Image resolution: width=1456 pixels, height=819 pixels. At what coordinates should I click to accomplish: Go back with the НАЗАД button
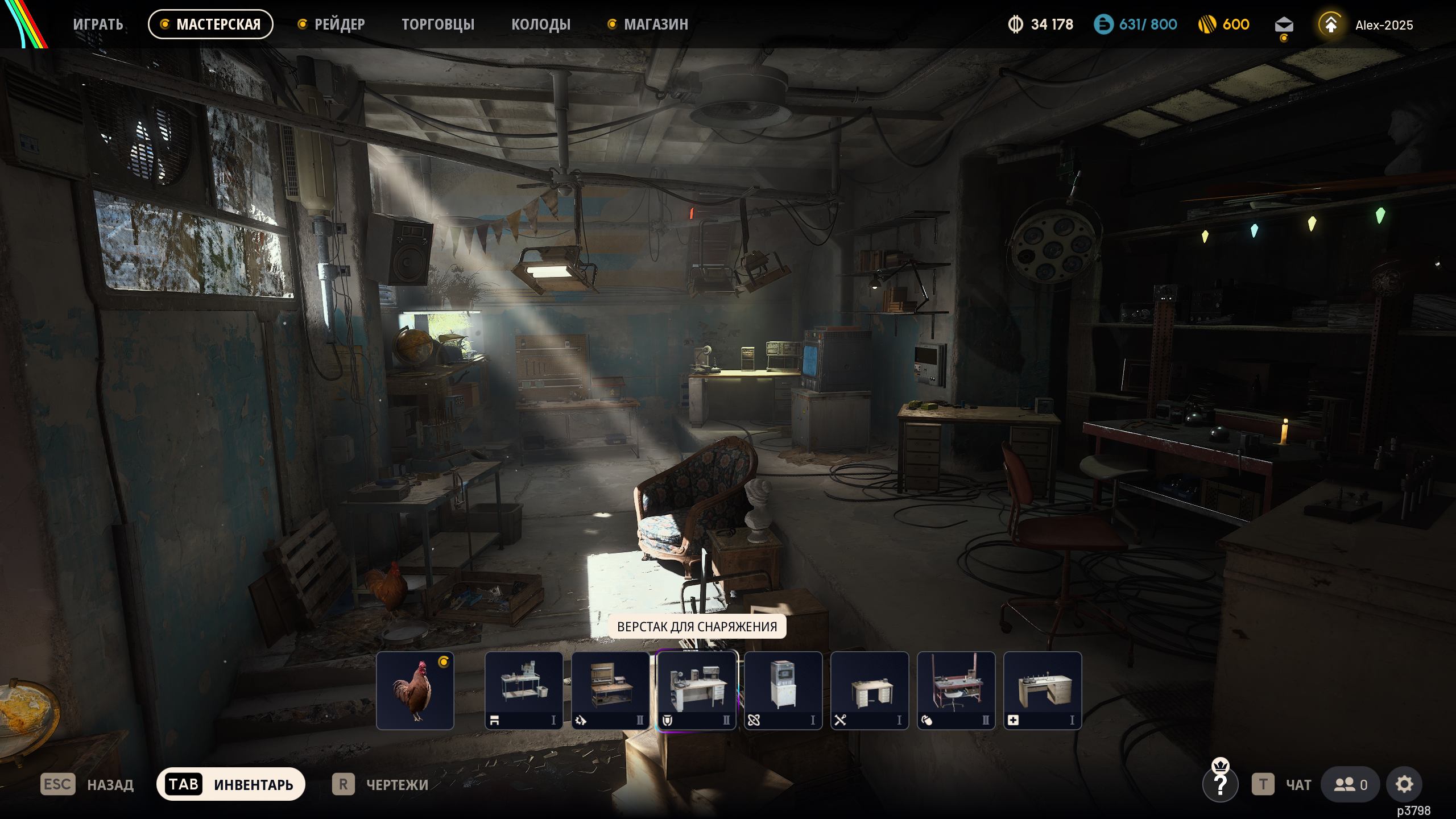(x=87, y=785)
